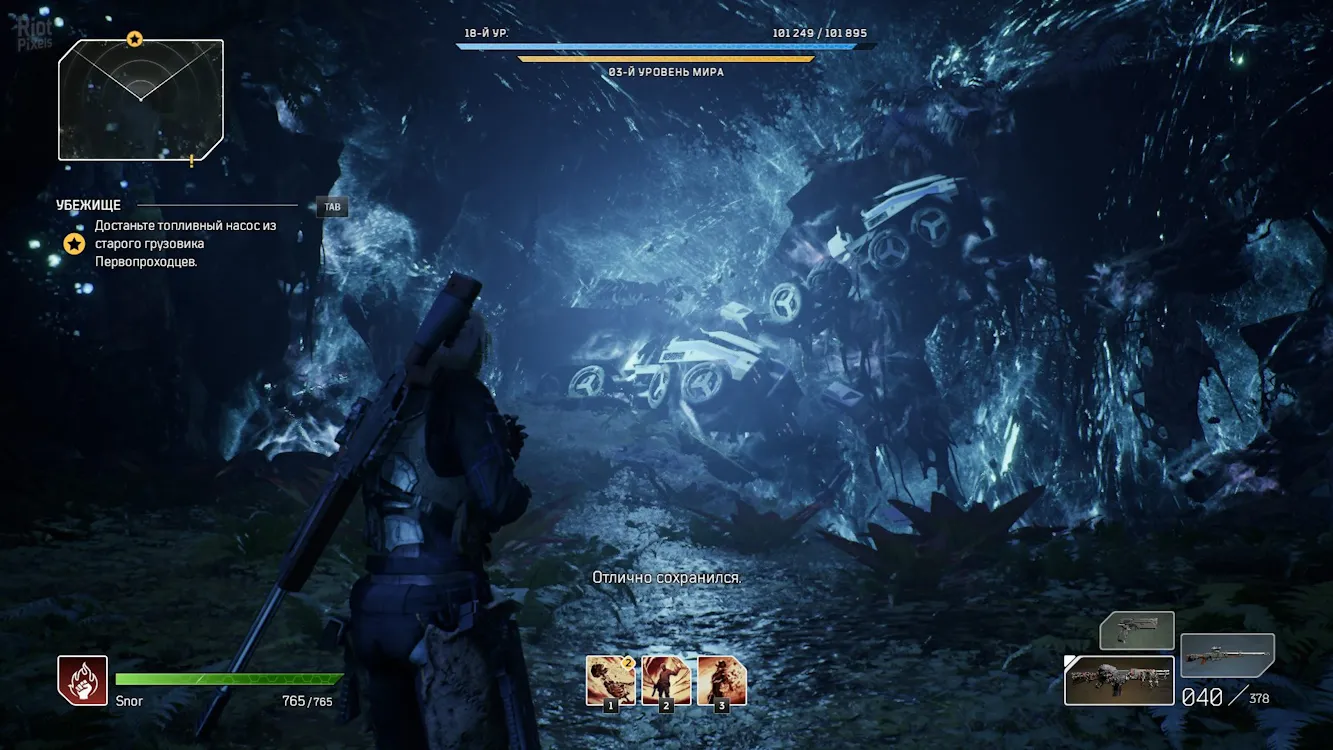
Task: Click the yellow exclamation marker on minimap
Action: pos(191,160)
